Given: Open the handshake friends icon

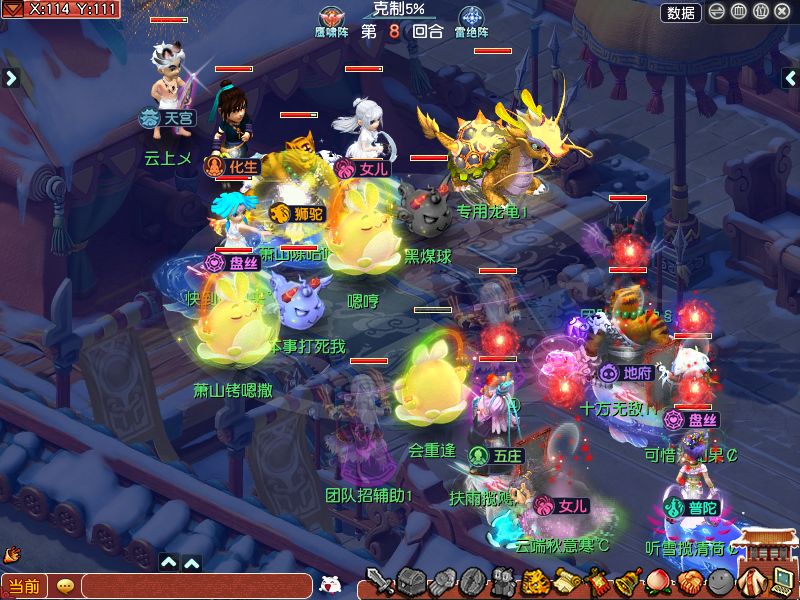Looking at the screenshot, I should tap(689, 581).
